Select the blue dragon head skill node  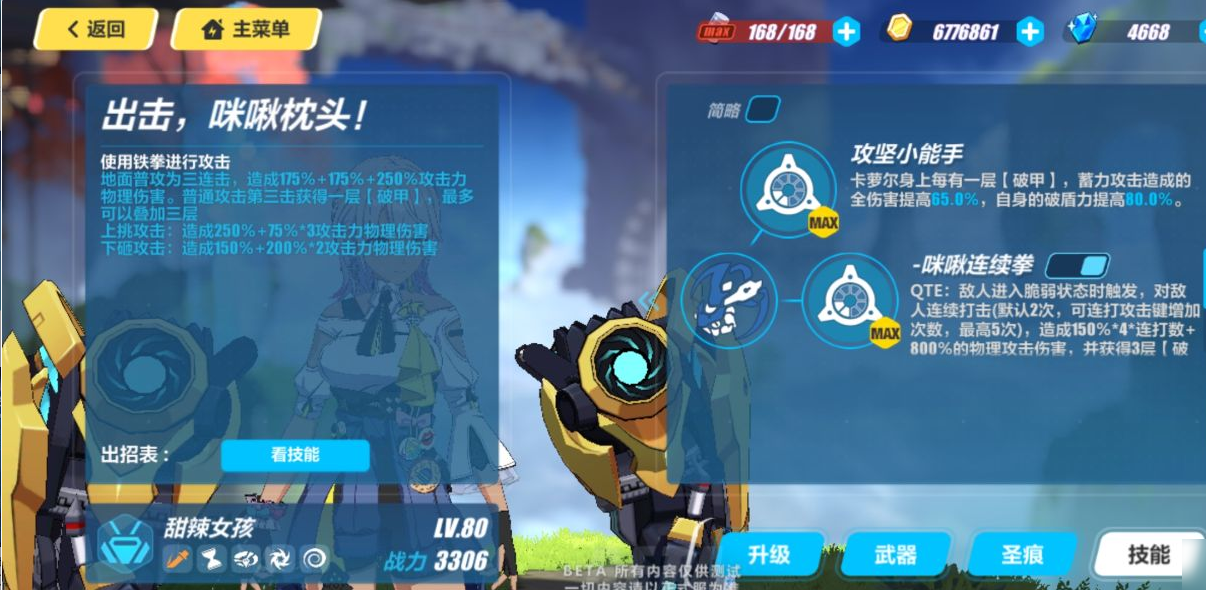pos(727,300)
